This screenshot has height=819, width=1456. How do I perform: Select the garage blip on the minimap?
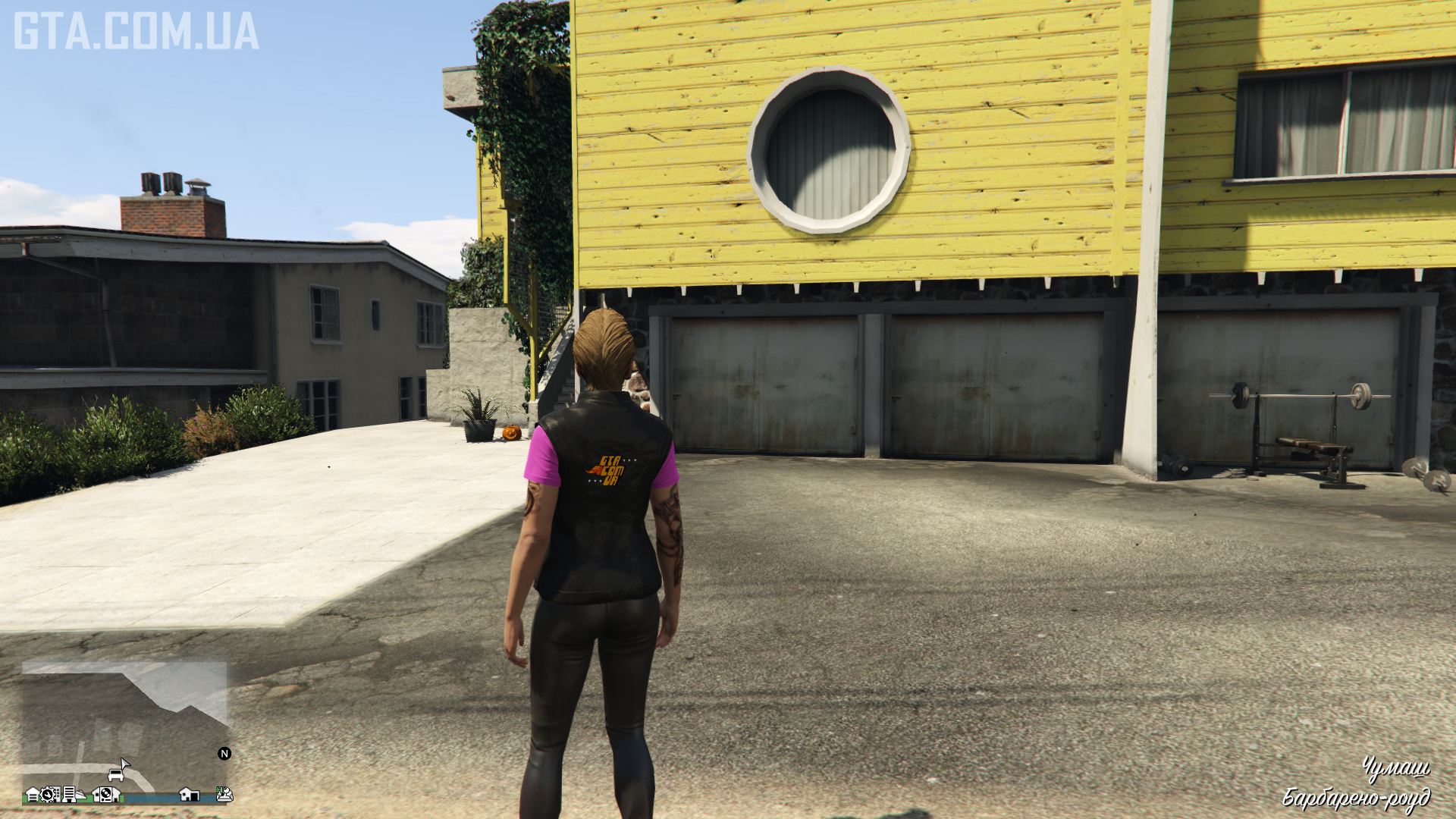click(33, 795)
